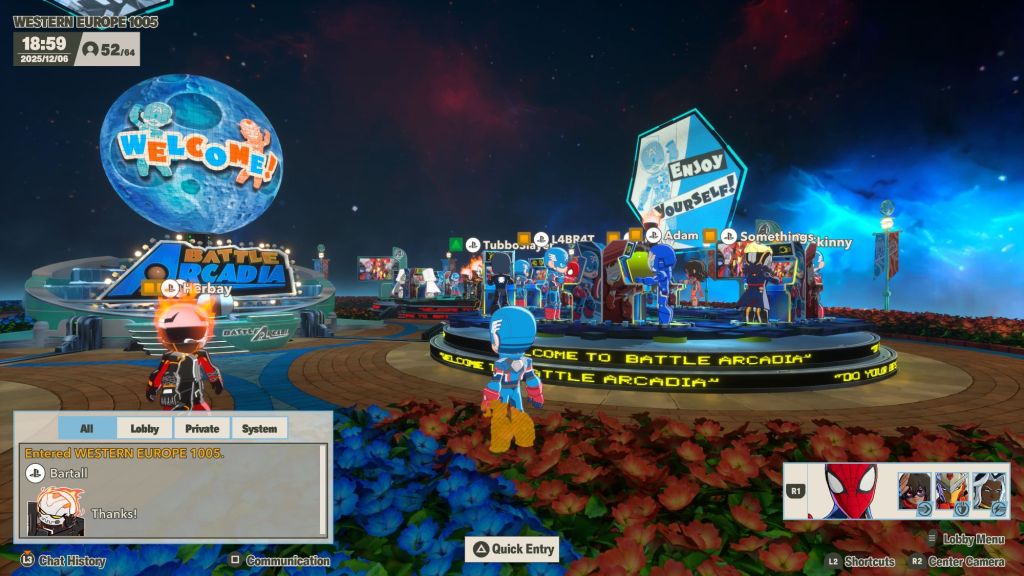
Task: Open the Lobby chat tab
Action: point(144,428)
